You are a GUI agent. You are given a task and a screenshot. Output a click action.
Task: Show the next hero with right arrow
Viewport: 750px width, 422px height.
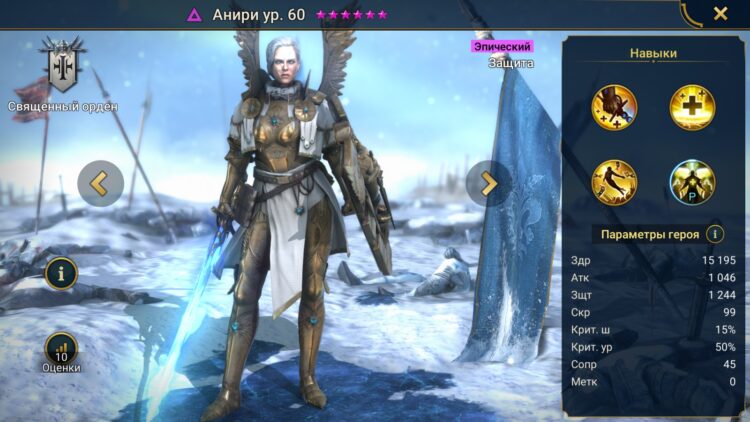tap(488, 183)
